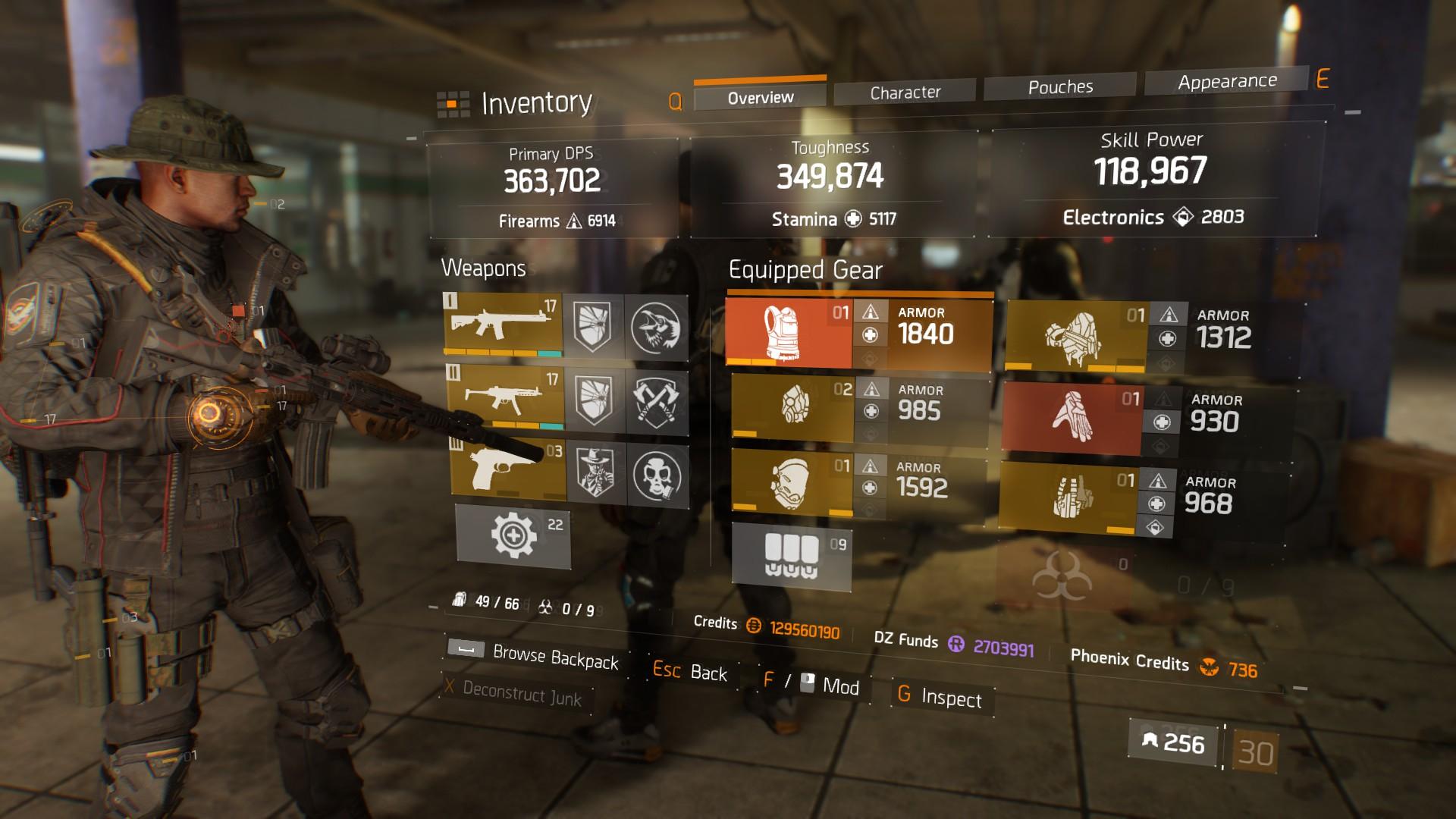The height and width of the screenshot is (819, 1456).
Task: Pick the gloves slot, armor 930
Action: (x=1071, y=418)
